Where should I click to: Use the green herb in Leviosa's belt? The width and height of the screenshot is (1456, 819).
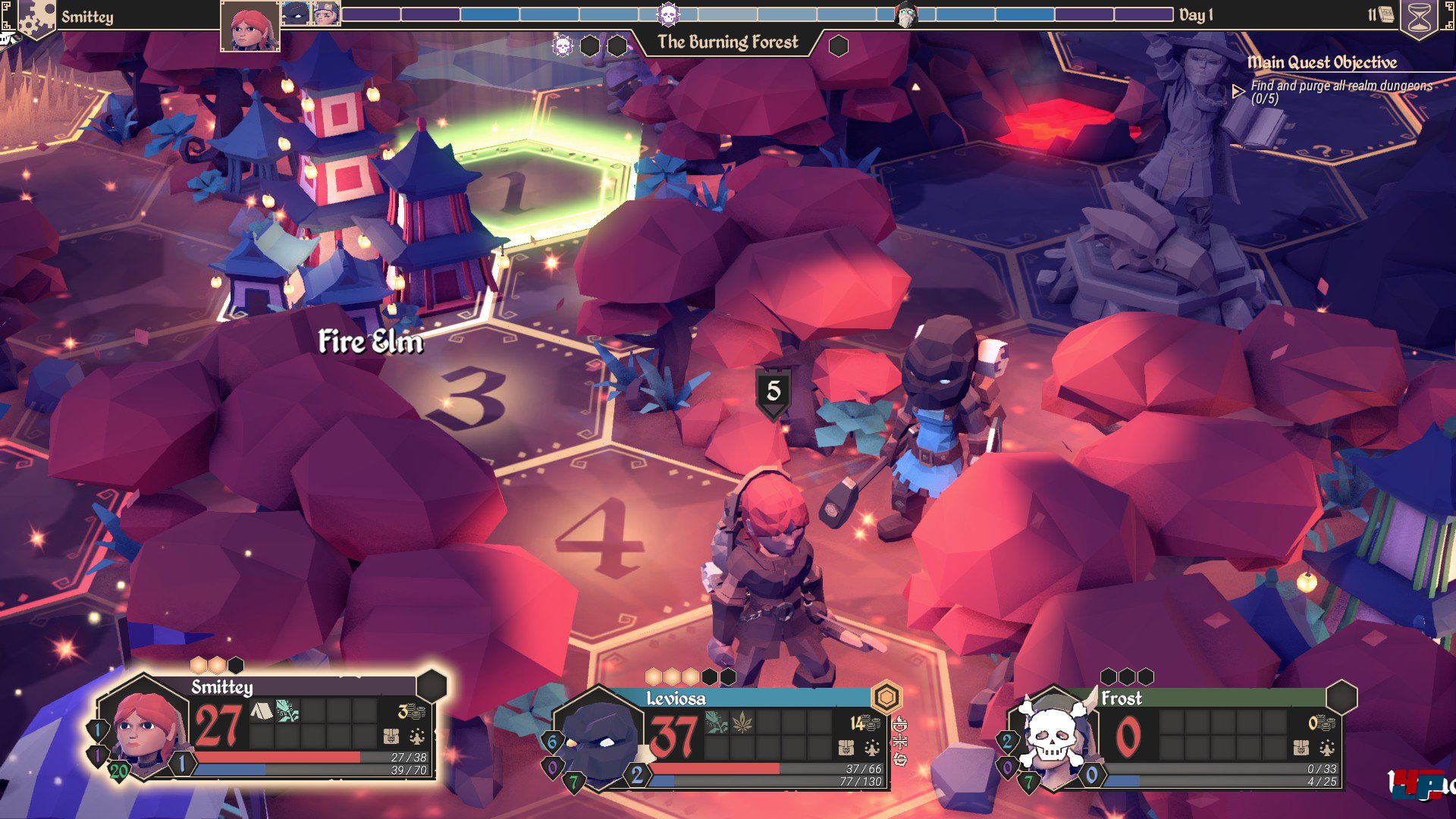pyautogui.click(x=716, y=723)
